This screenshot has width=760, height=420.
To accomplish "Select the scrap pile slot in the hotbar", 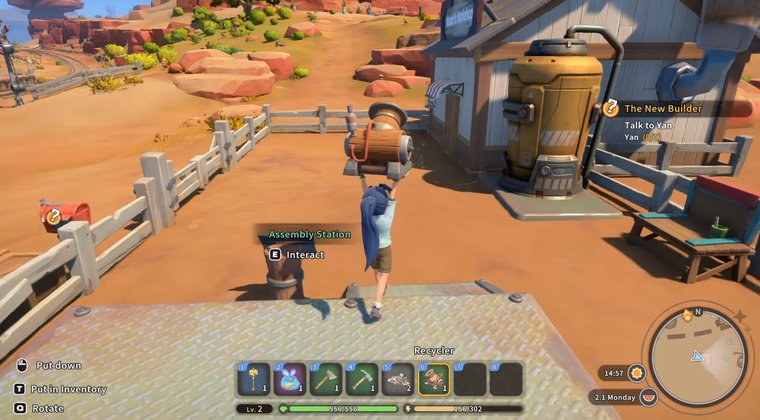I will coord(398,379).
